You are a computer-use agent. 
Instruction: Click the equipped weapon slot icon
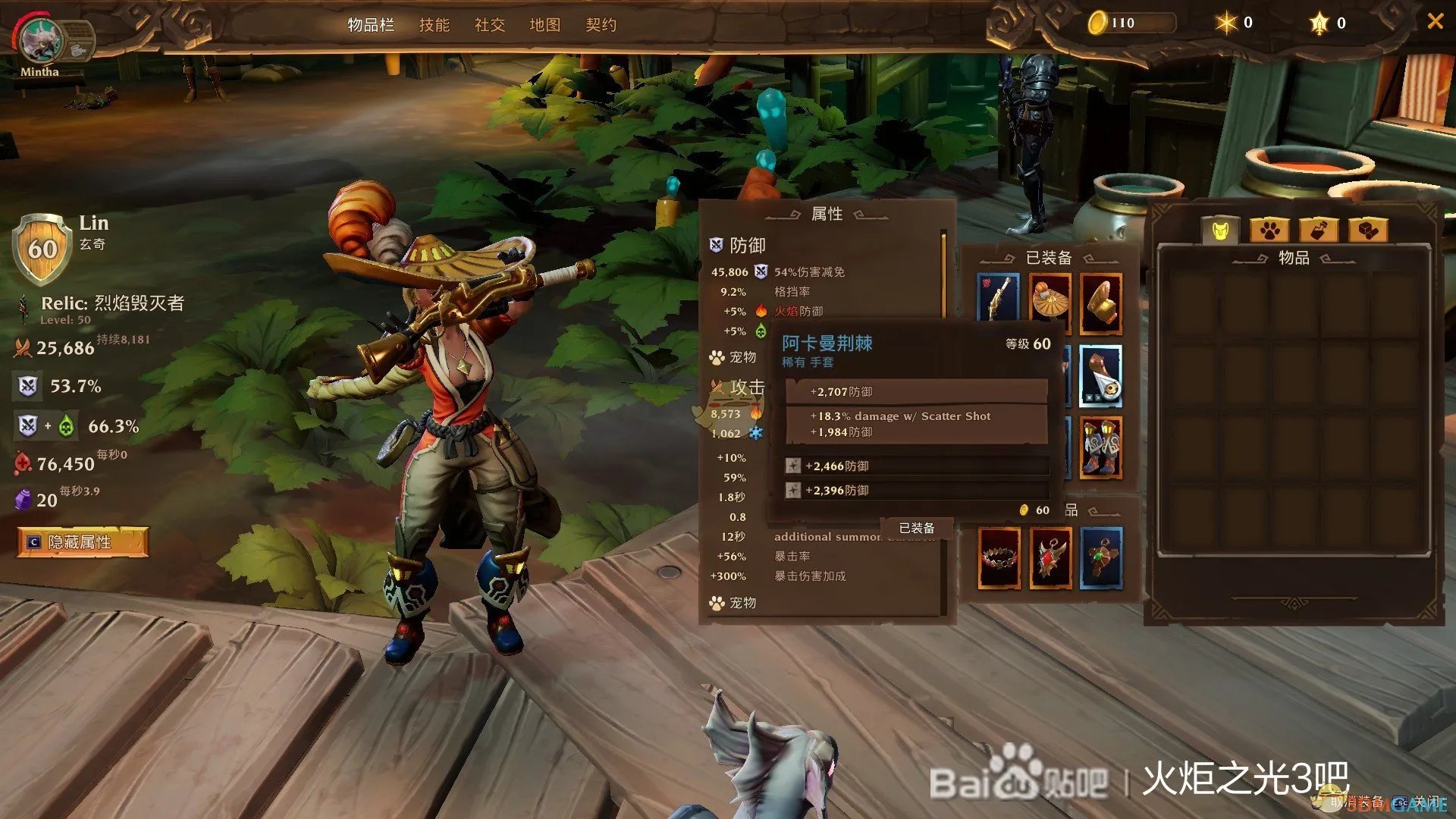click(x=999, y=297)
